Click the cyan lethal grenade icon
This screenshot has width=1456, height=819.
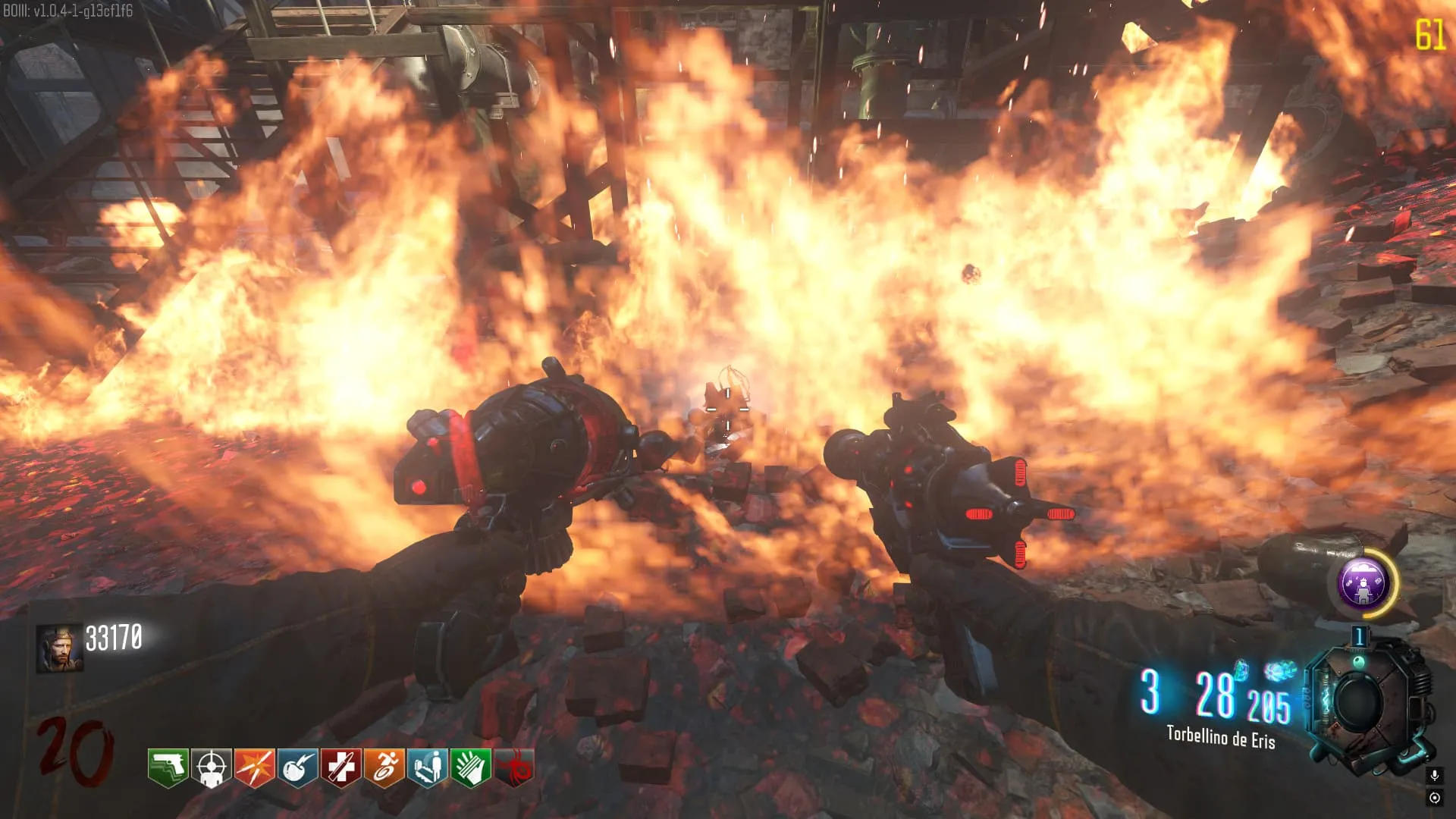click(1241, 670)
